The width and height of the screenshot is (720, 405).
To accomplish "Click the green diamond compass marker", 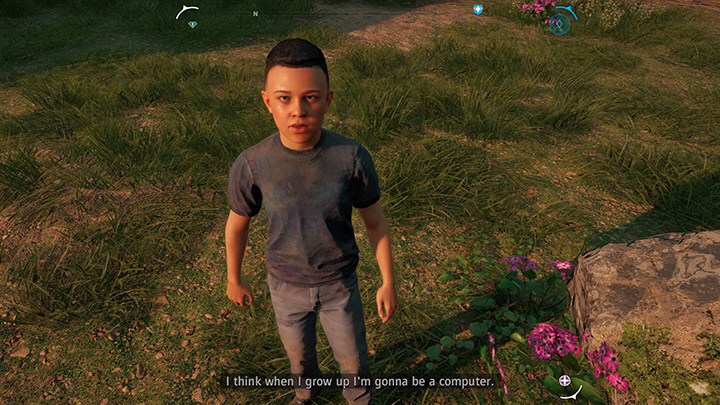I will pyautogui.click(x=192, y=24).
